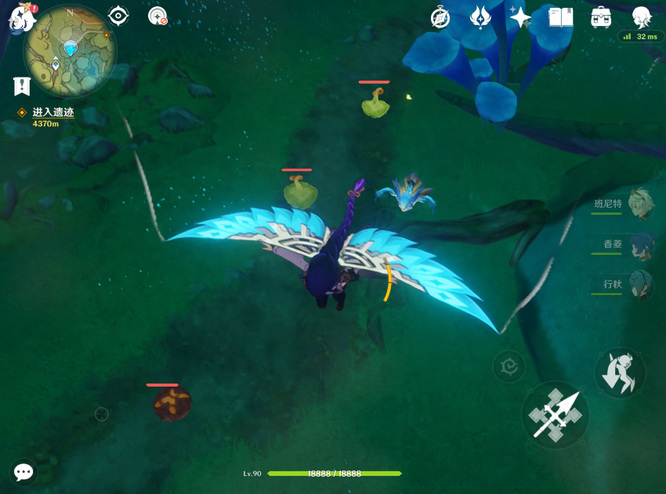Tap the small swirl button near attack
Screen dimensions: 666x494
(509, 367)
